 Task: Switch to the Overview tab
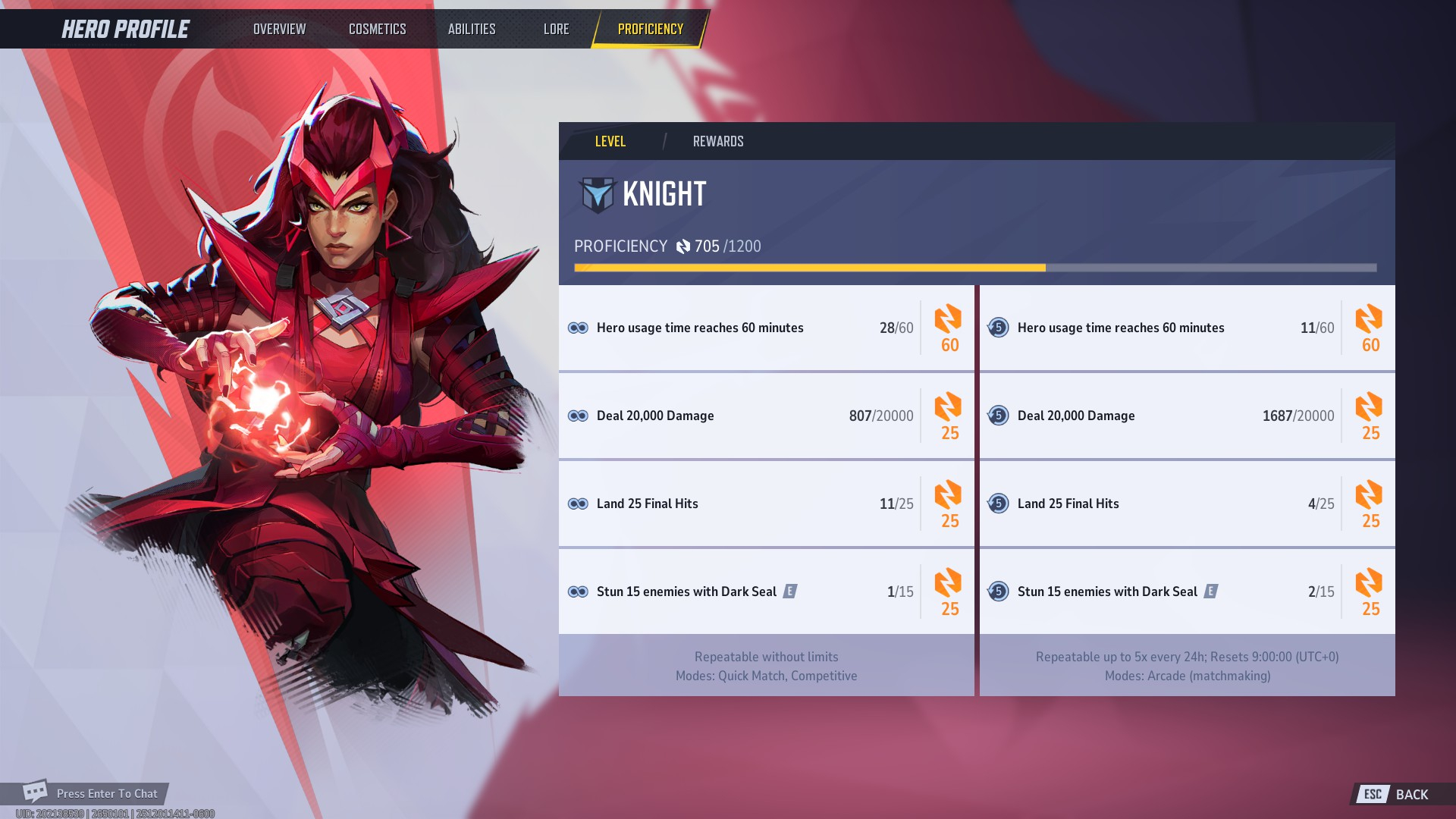[x=279, y=29]
